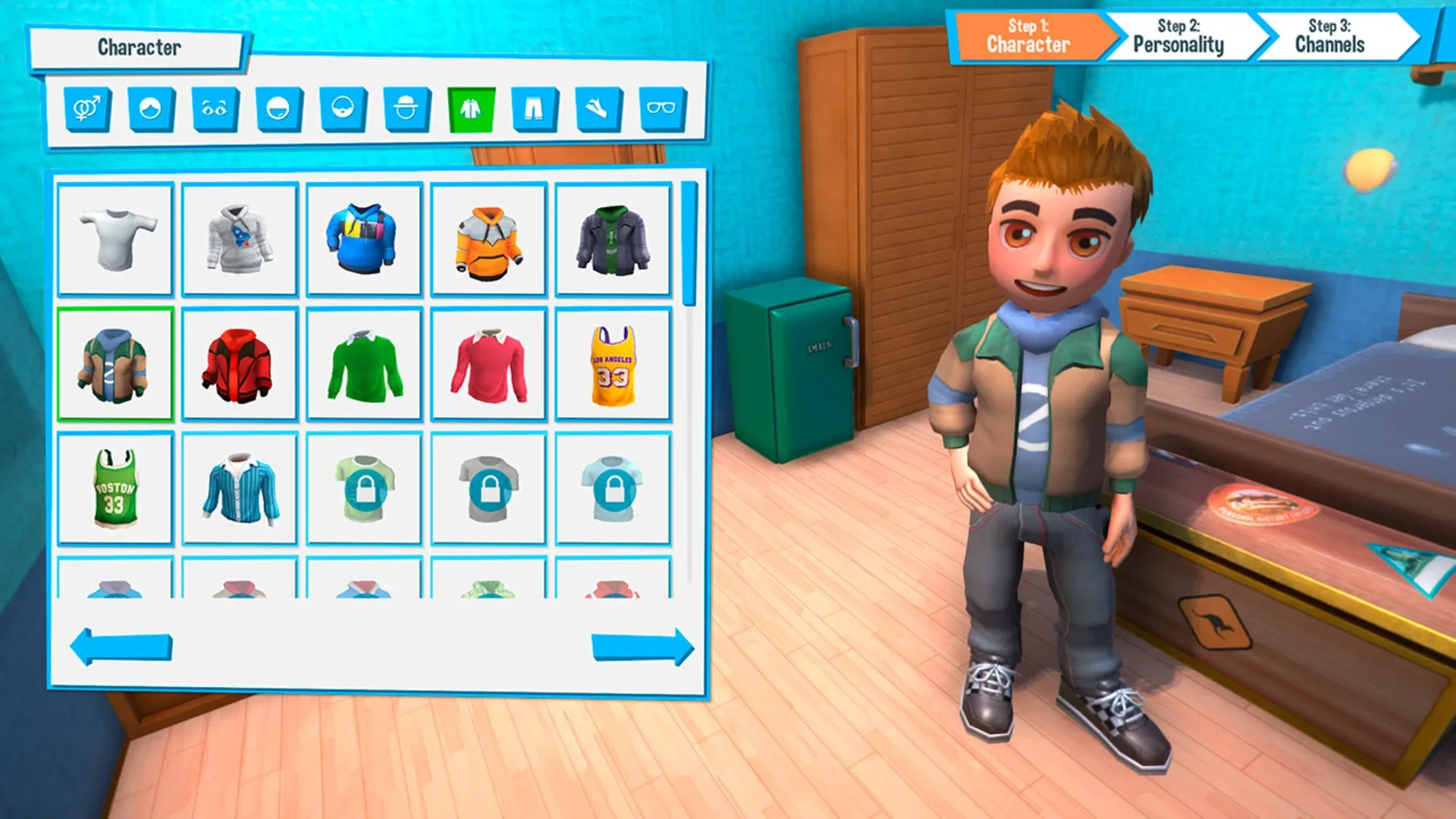Switch to the Personality step
Viewport: 1456px width, 819px height.
tap(1178, 36)
